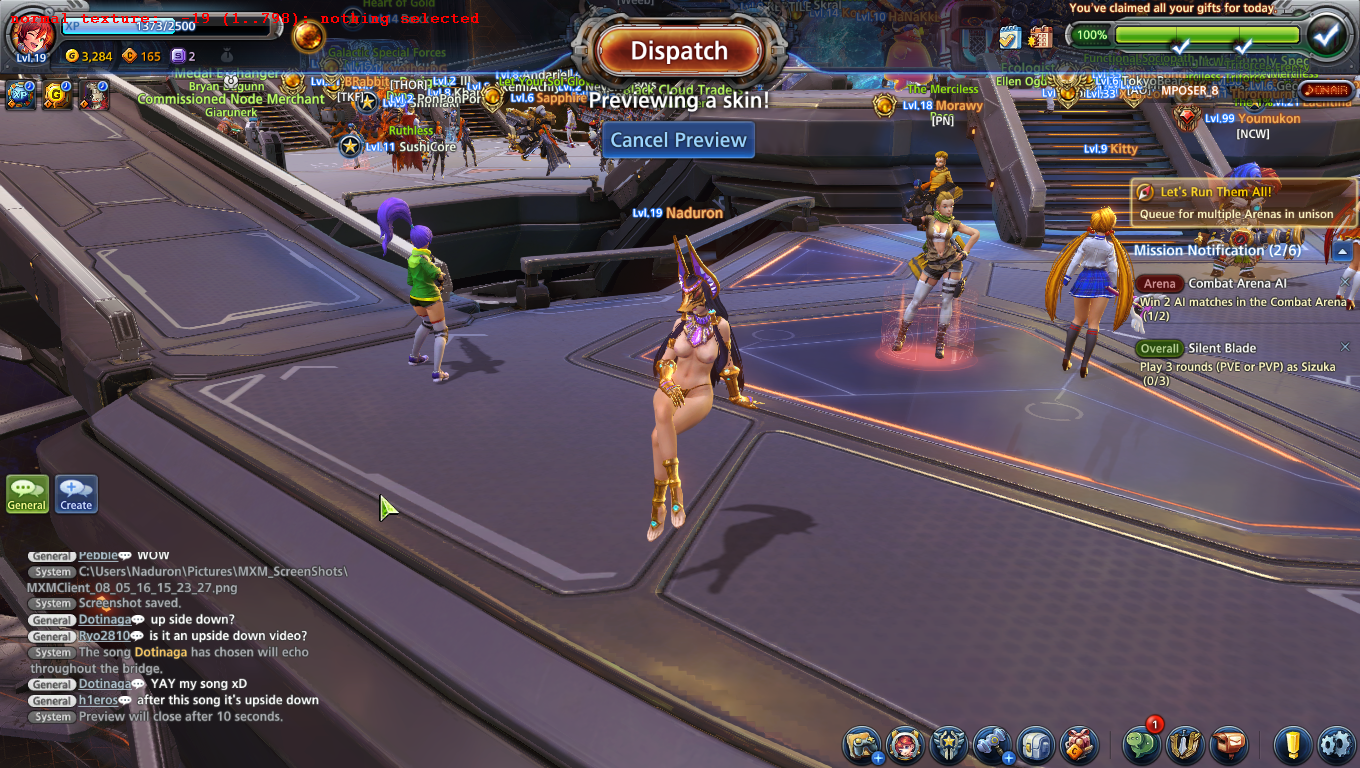This screenshot has width=1360, height=768.
Task: Collapse the Mission Notification panel
Action: [x=1342, y=251]
